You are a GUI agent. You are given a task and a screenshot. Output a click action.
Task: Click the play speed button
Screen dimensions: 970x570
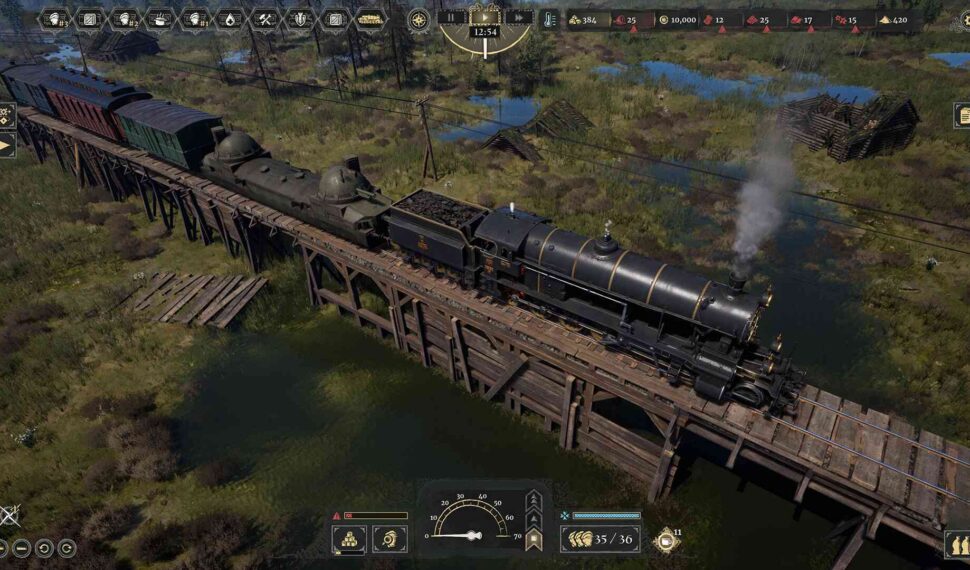pyautogui.click(x=485, y=17)
